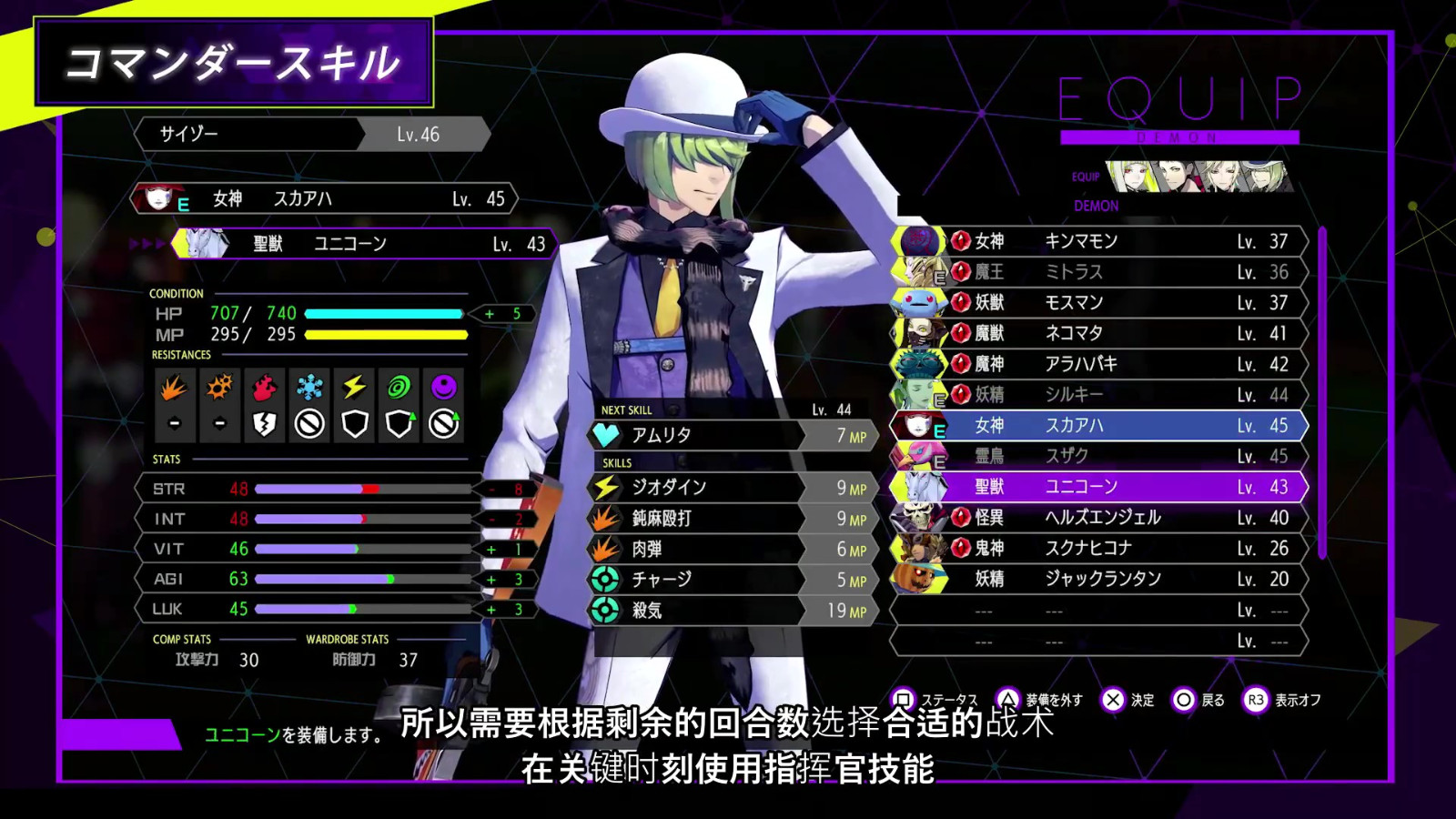Select スクナヒコナ demon entry
This screenshot has width=1456, height=819.
[x=1101, y=548]
